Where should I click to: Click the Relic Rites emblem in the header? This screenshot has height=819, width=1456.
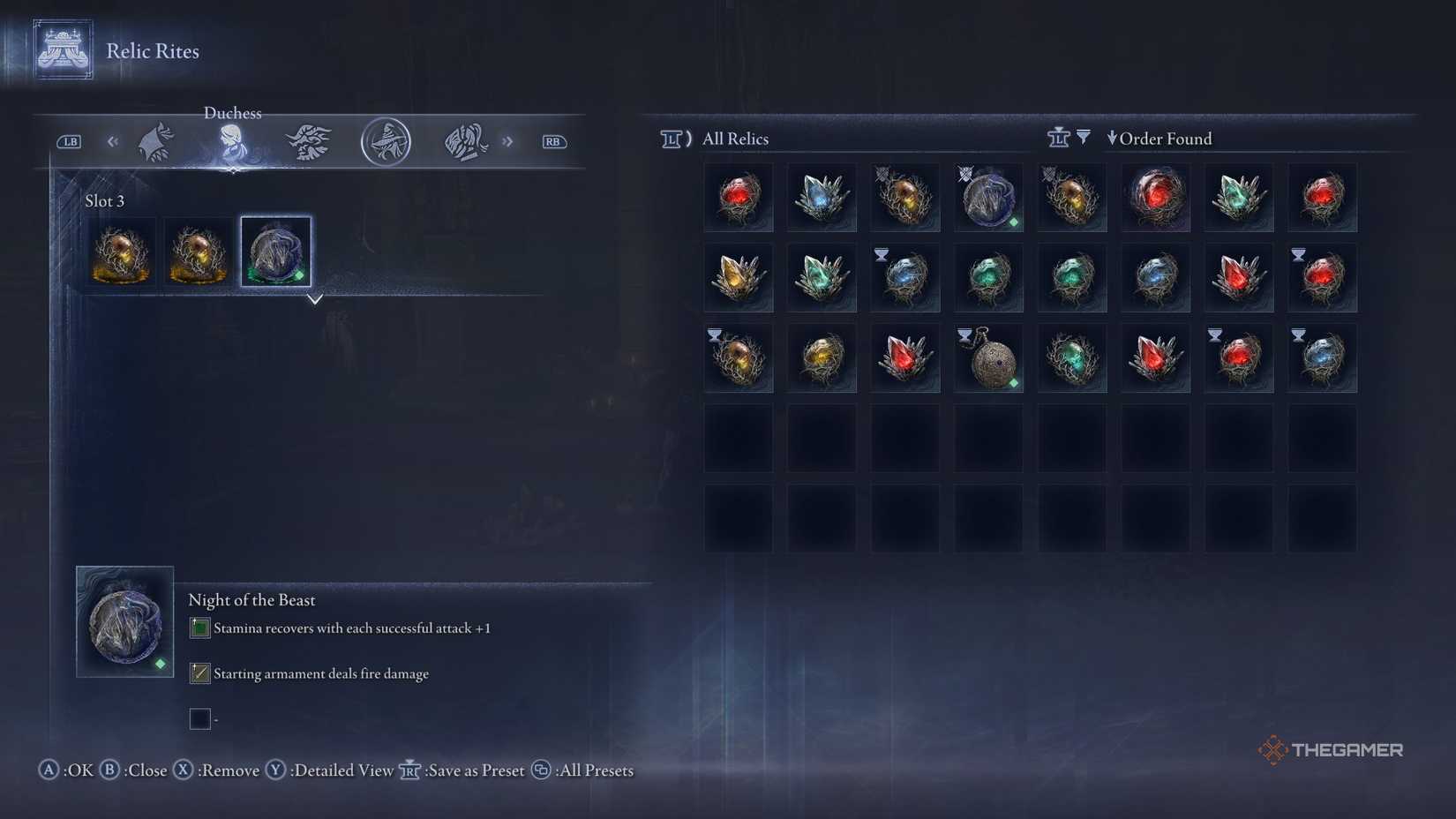(x=60, y=49)
